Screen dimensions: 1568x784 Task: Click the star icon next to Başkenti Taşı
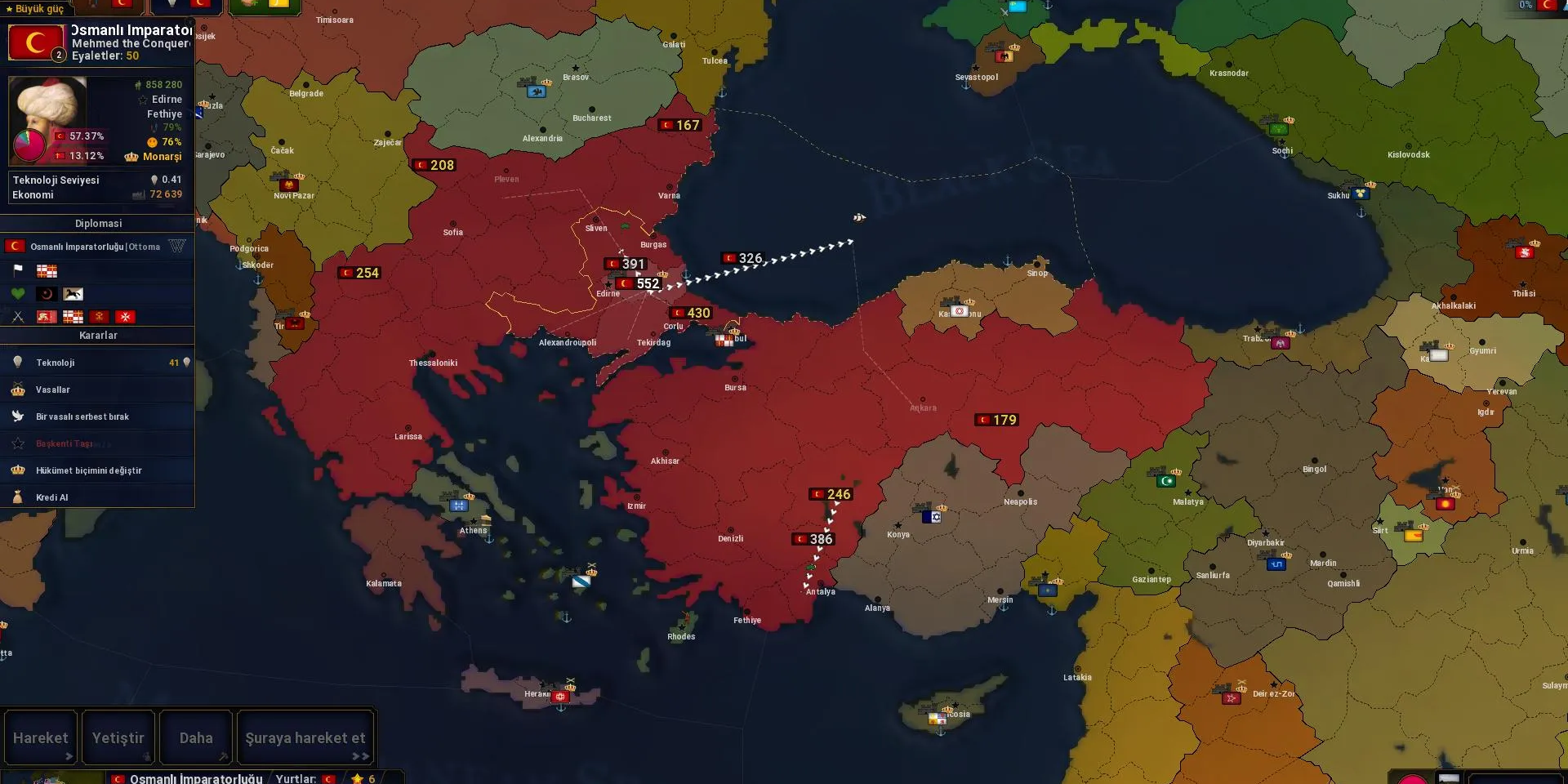click(x=18, y=443)
